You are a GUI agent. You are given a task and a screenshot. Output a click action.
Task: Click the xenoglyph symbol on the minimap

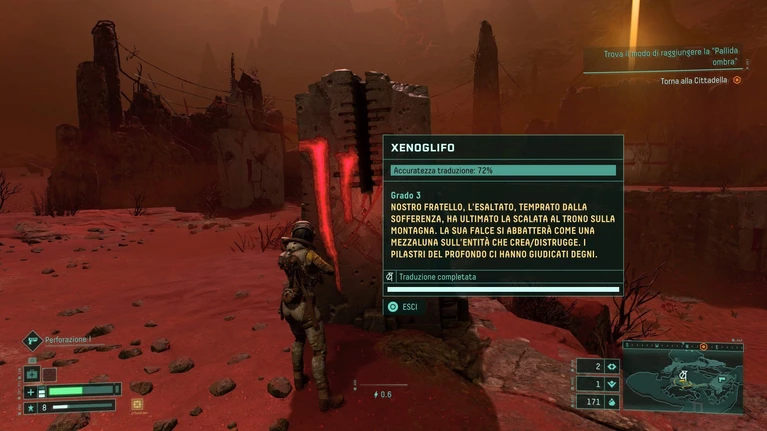[683, 376]
